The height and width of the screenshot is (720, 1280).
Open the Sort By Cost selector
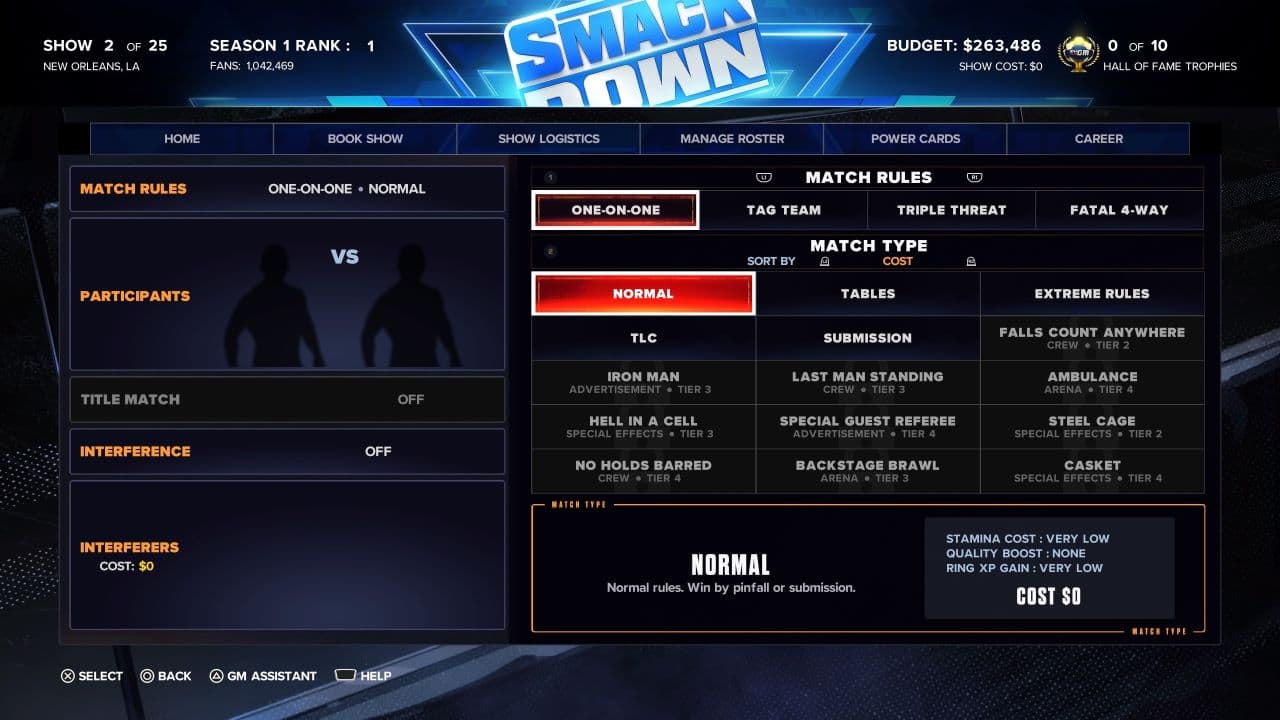click(897, 261)
